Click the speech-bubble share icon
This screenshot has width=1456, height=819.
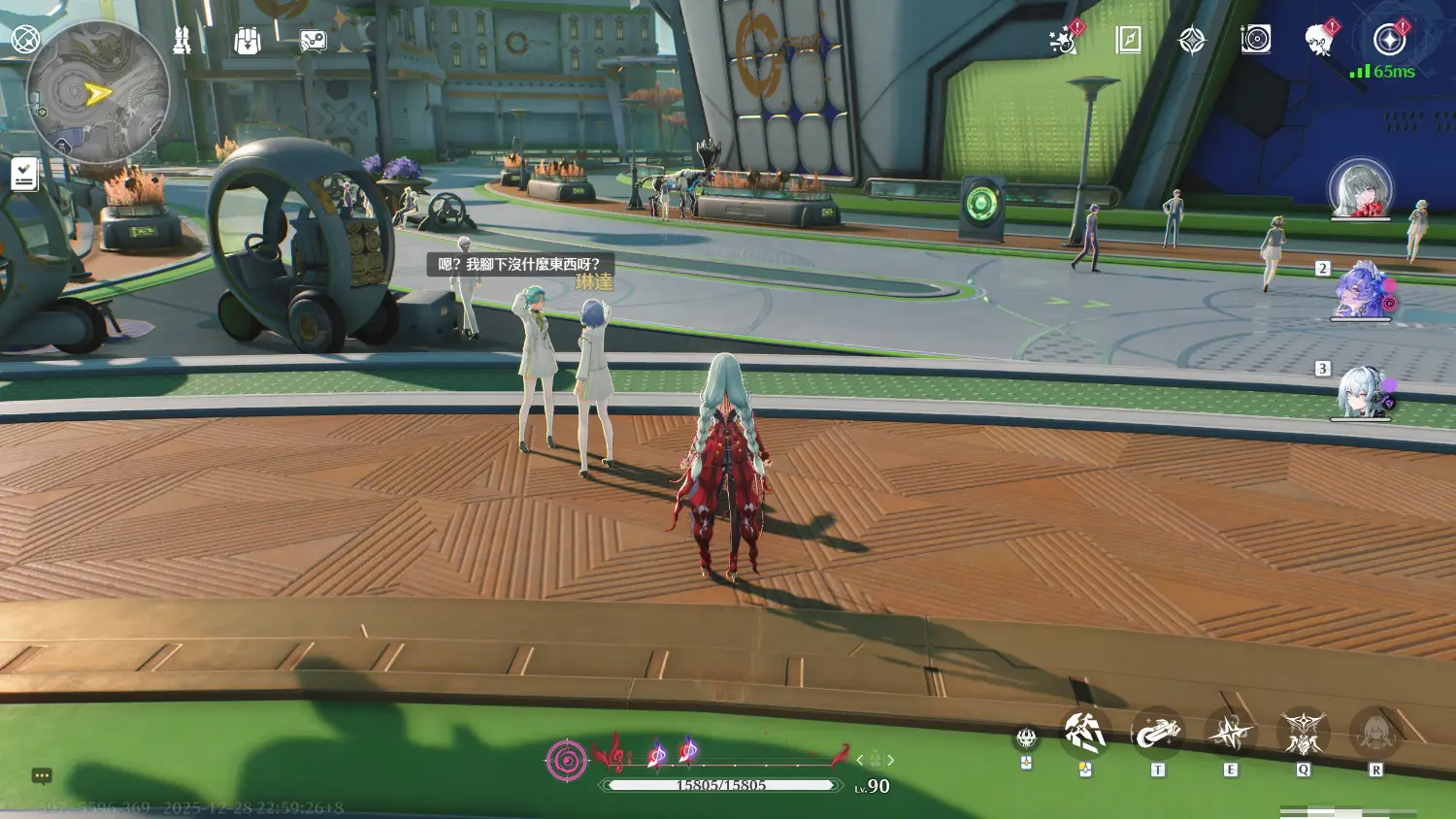pos(313,41)
